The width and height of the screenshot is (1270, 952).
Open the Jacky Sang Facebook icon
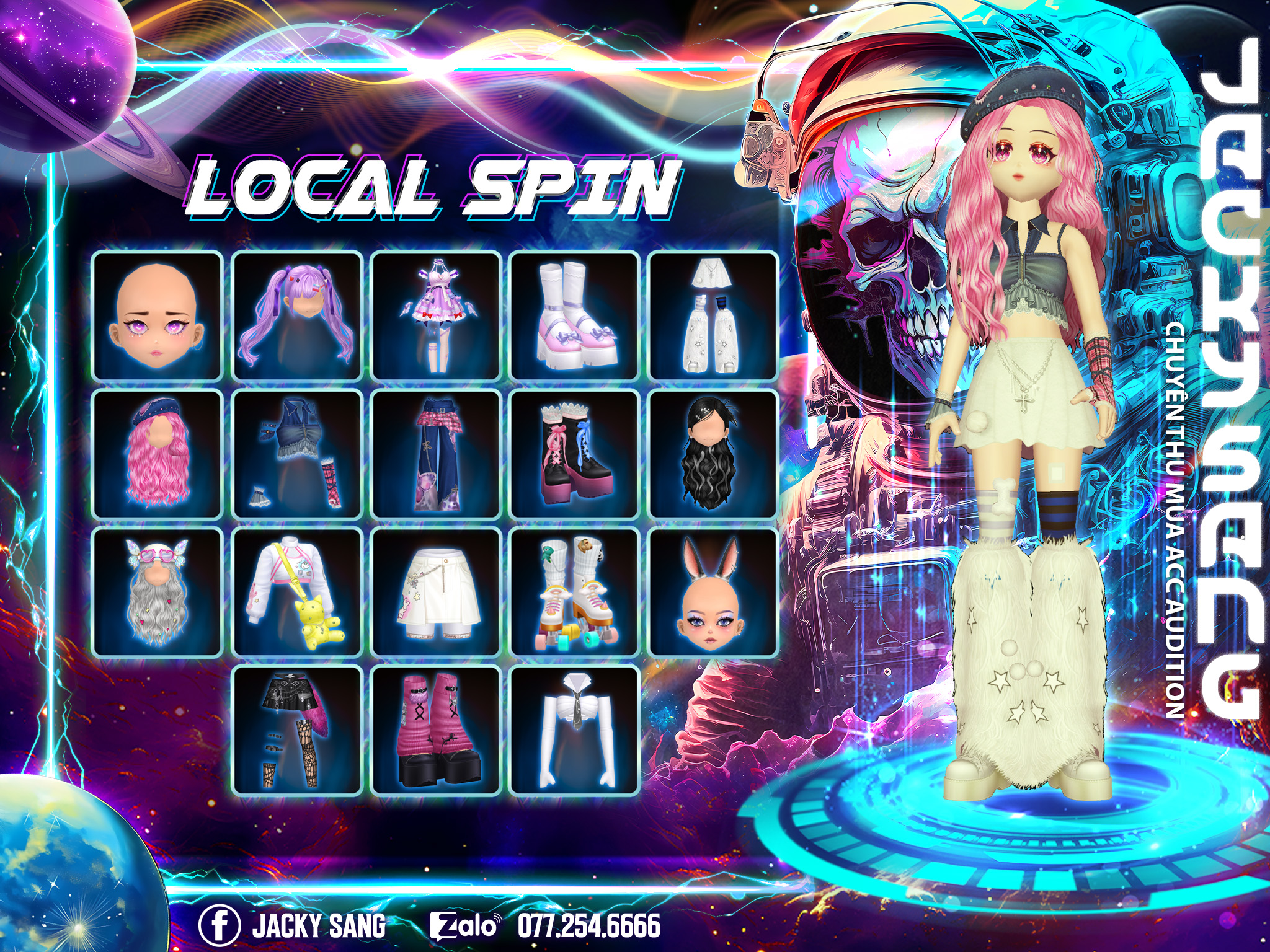(x=220, y=925)
